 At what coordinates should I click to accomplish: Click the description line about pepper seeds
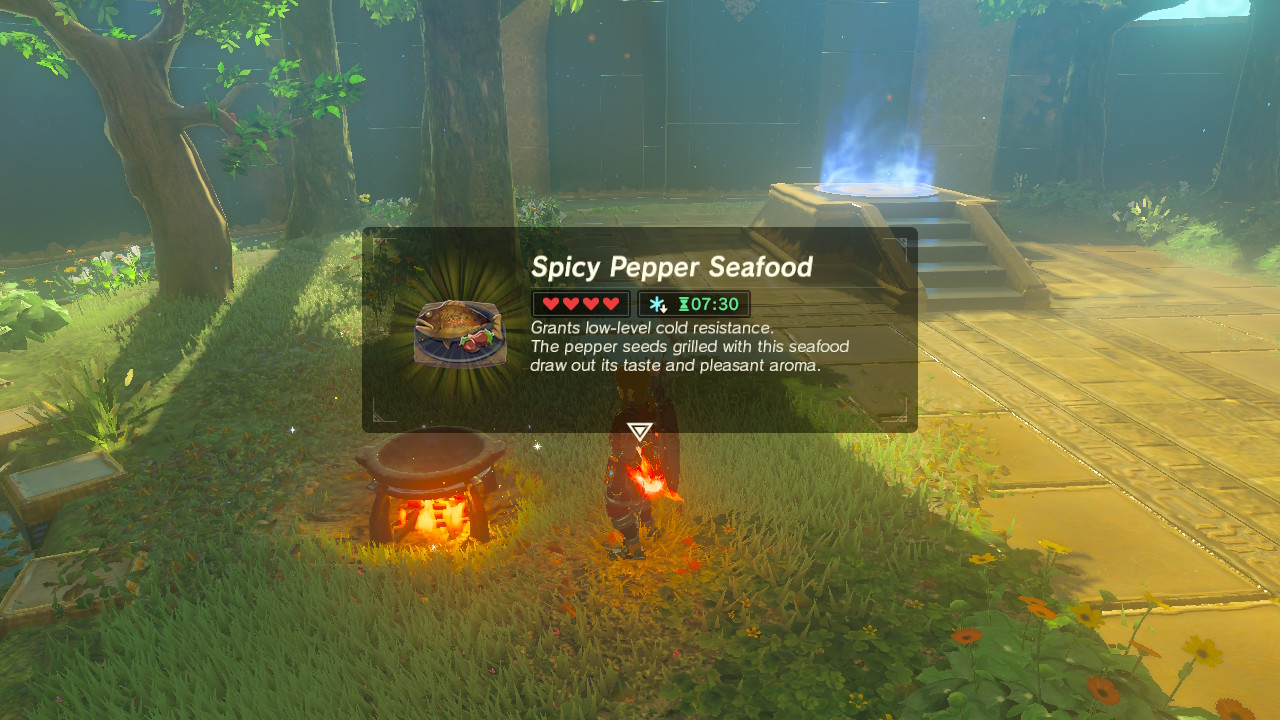click(688, 346)
